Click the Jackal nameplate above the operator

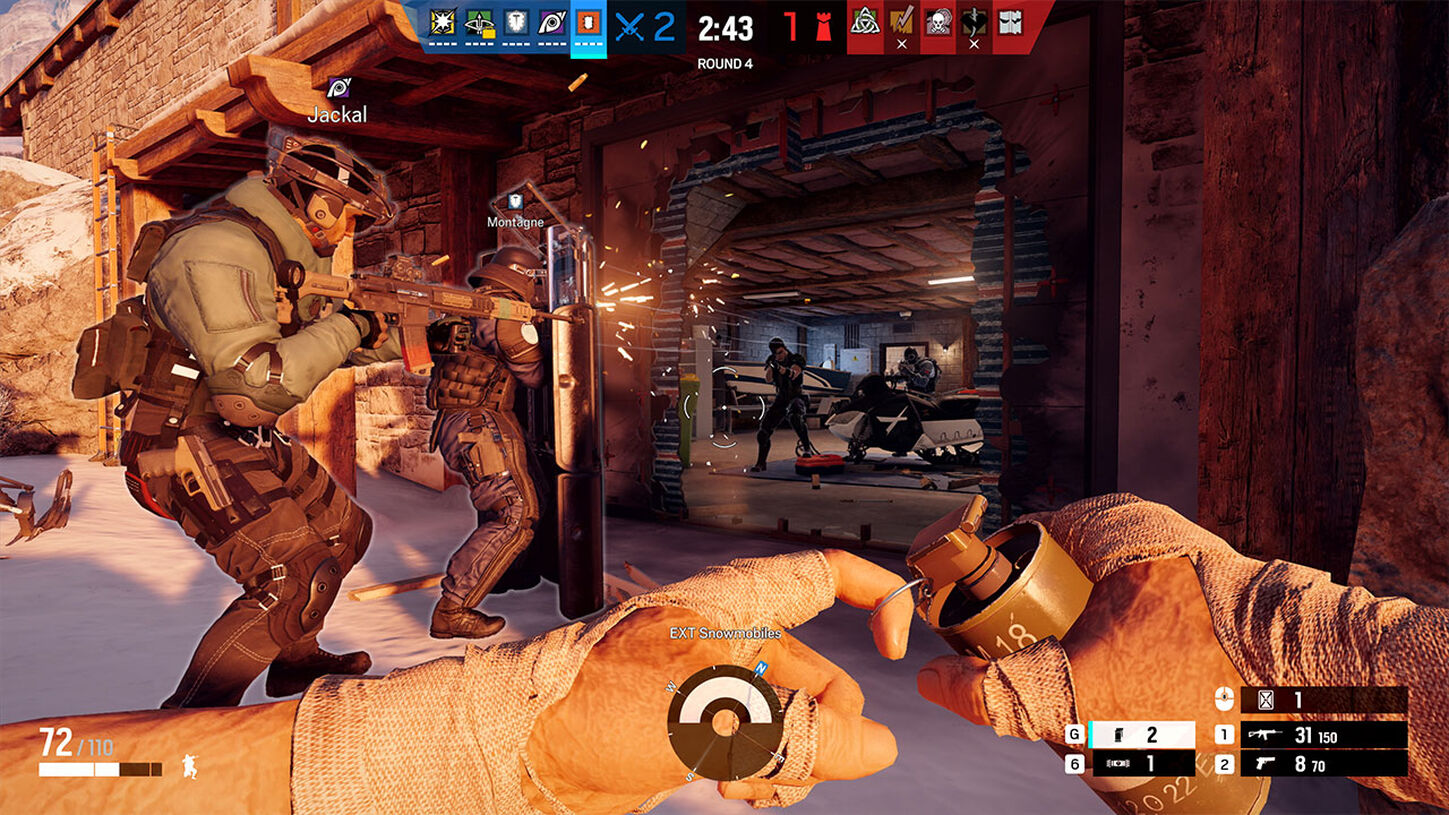pyautogui.click(x=336, y=113)
